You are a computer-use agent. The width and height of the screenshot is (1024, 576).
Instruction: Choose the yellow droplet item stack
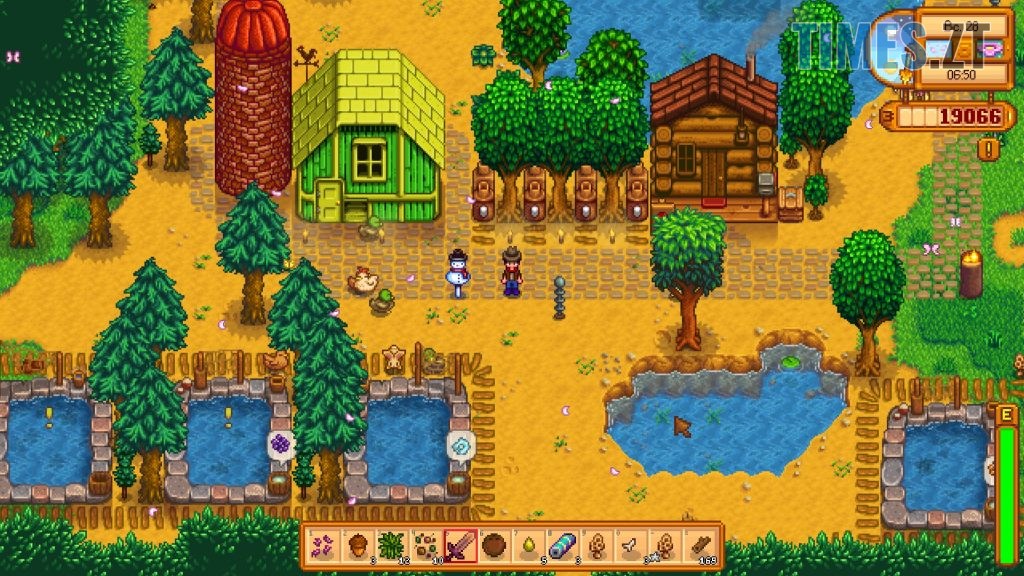coord(528,545)
